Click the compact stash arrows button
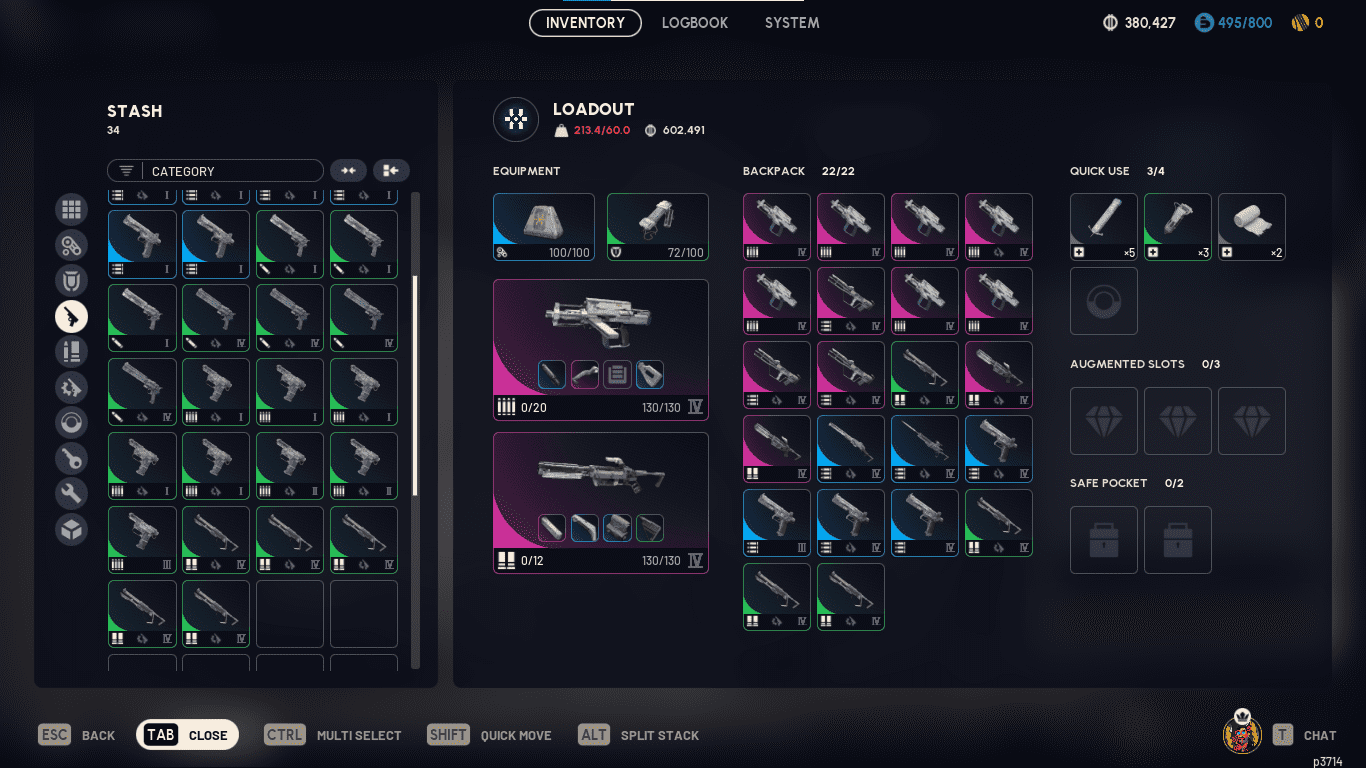1366x768 pixels. tap(349, 170)
